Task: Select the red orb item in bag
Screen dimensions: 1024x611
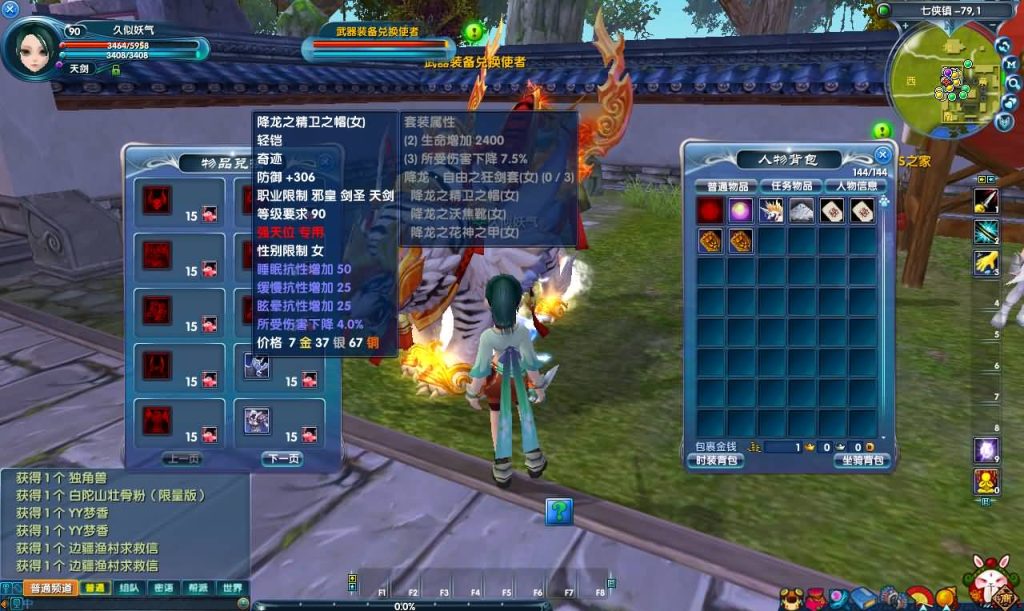Action: (x=712, y=210)
